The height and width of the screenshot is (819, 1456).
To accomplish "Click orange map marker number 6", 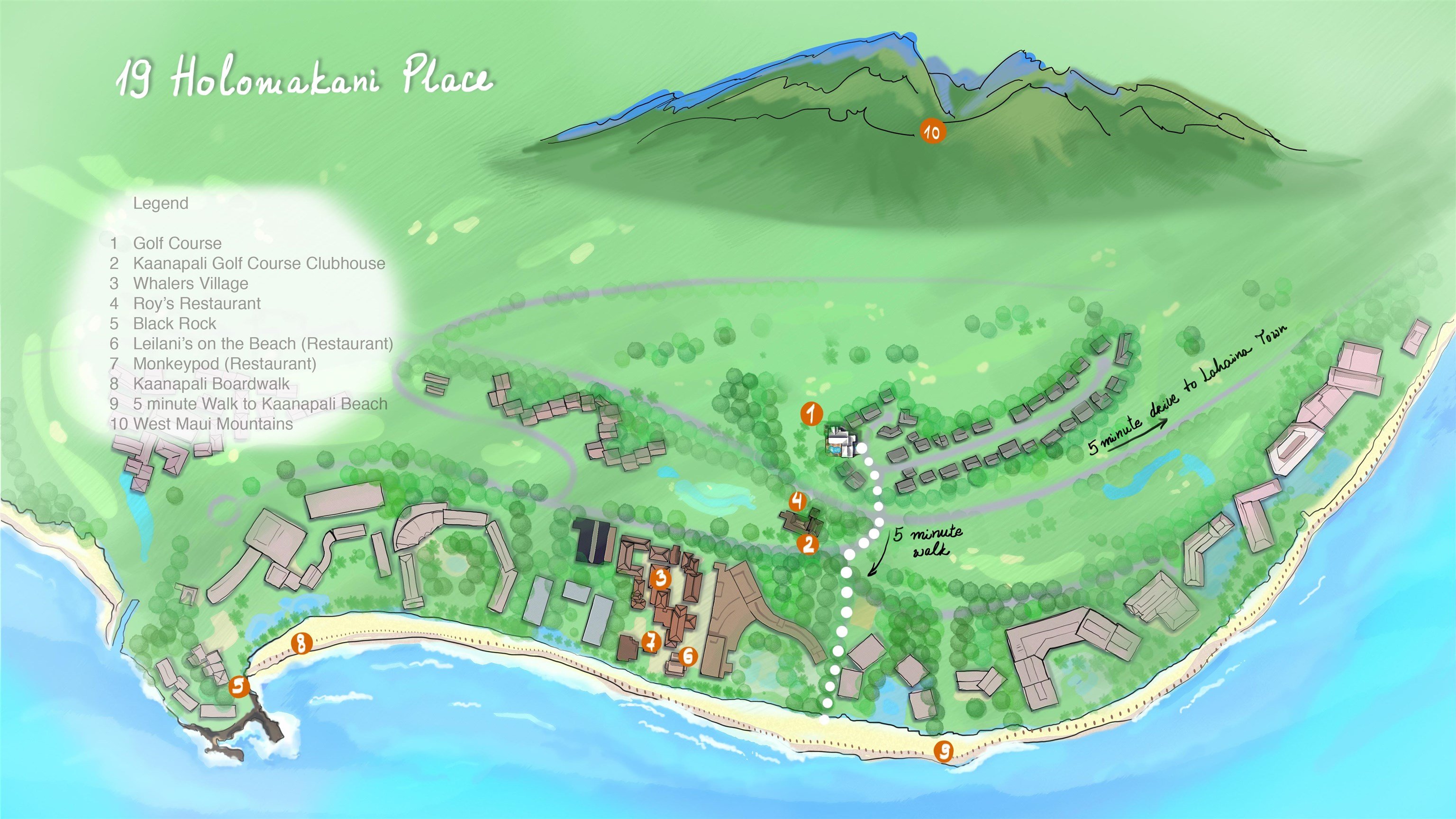I will coord(688,655).
